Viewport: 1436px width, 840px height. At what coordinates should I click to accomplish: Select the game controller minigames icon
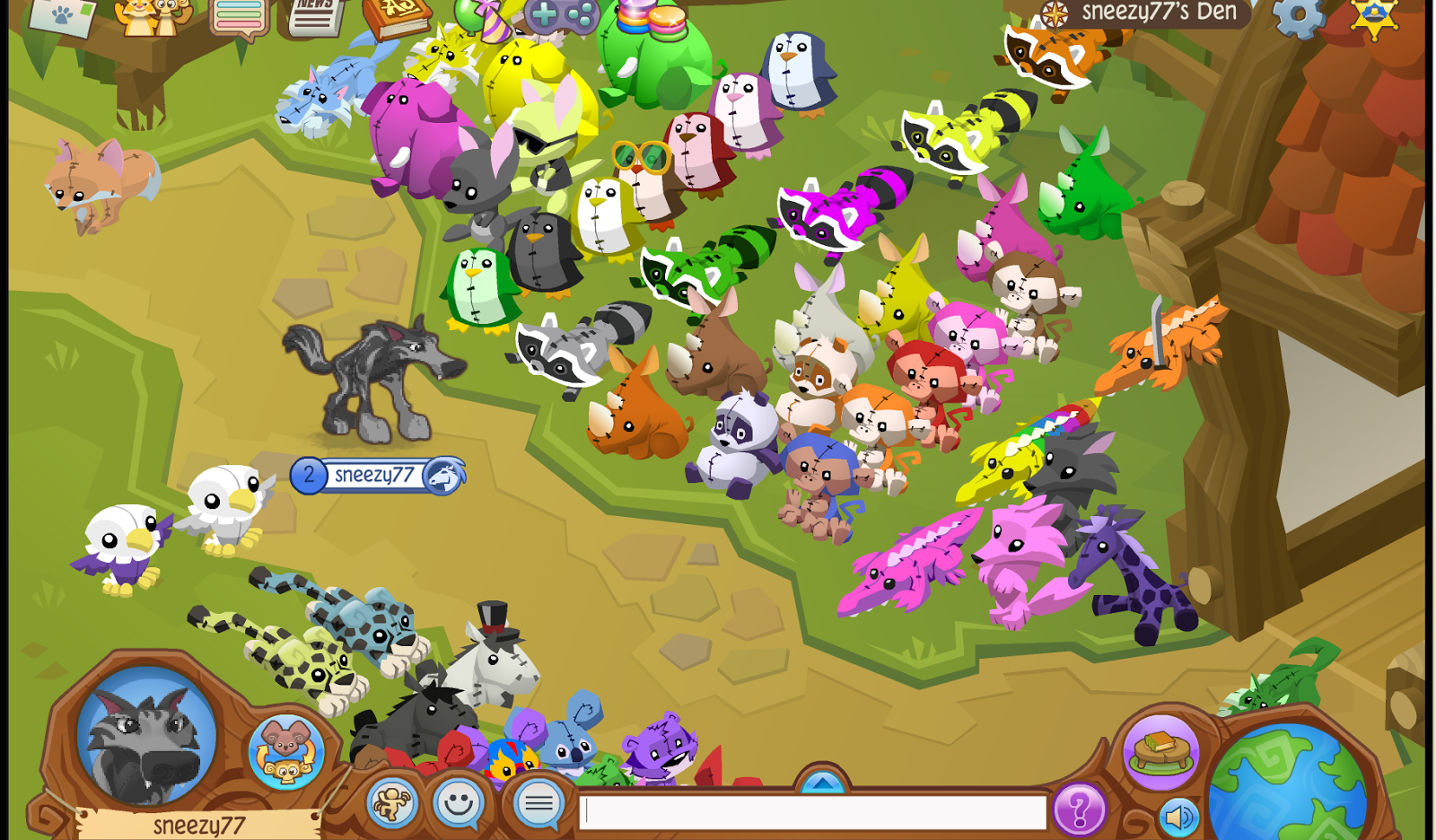[564, 13]
